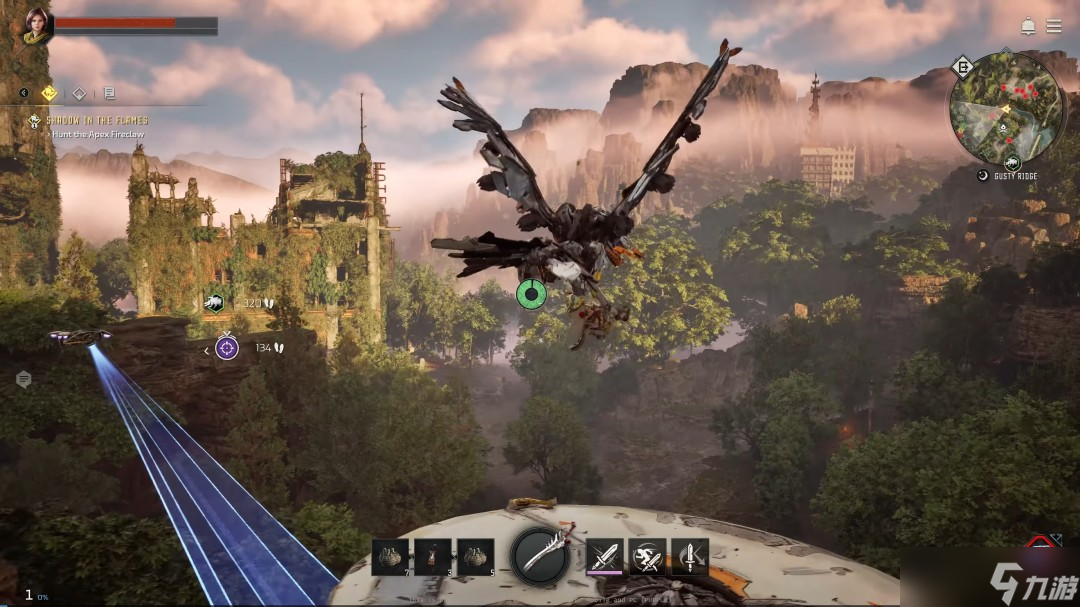Click the chat bubble icon on the left edge
Image resolution: width=1080 pixels, height=607 pixels.
pos(24,379)
